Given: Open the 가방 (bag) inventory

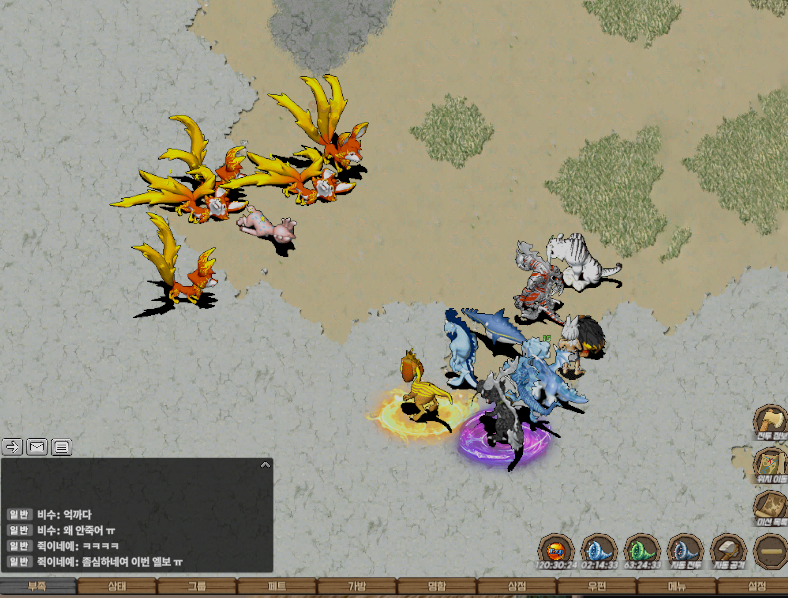Looking at the screenshot, I should point(357,587).
